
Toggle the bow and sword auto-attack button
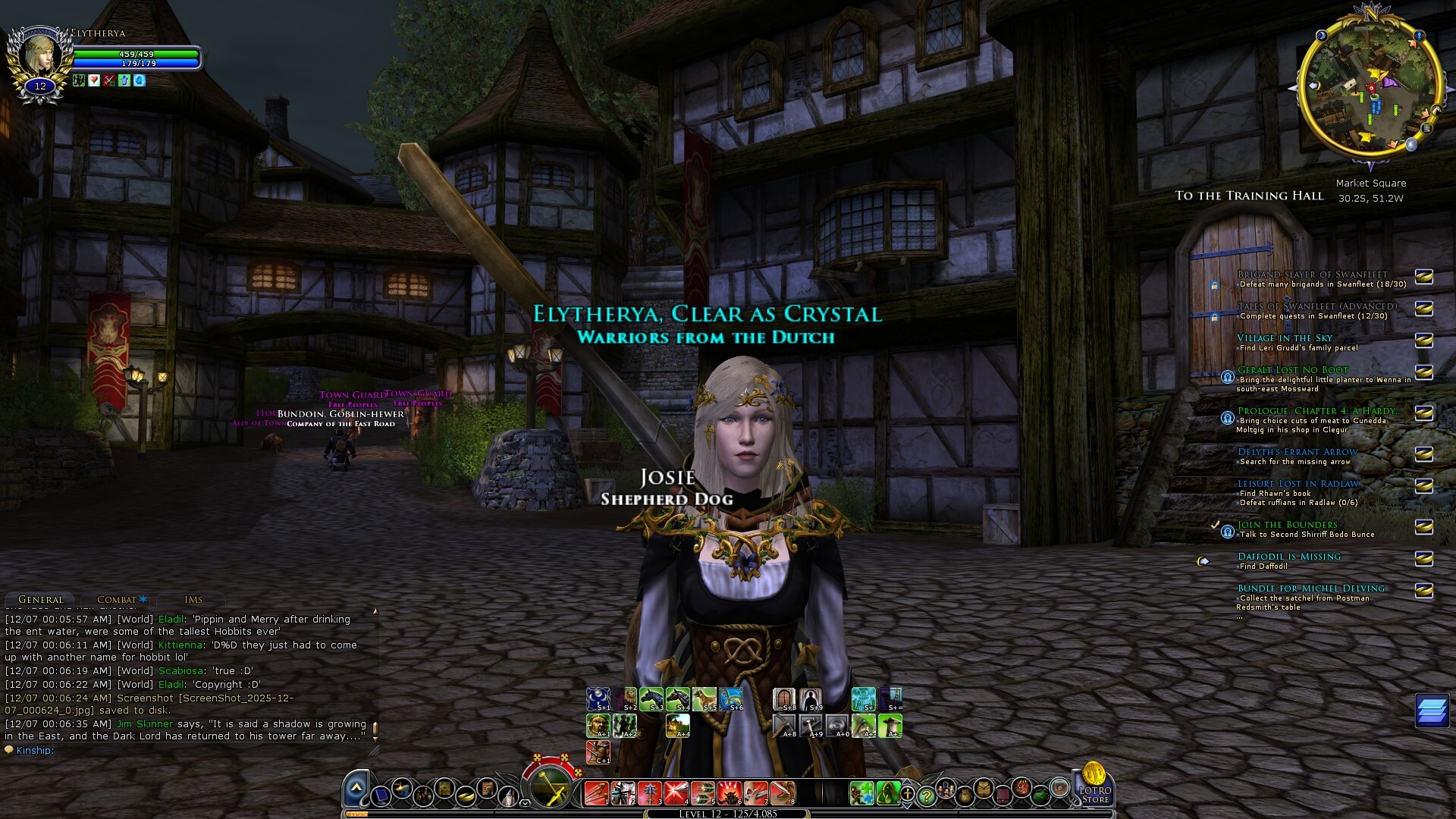[553, 787]
